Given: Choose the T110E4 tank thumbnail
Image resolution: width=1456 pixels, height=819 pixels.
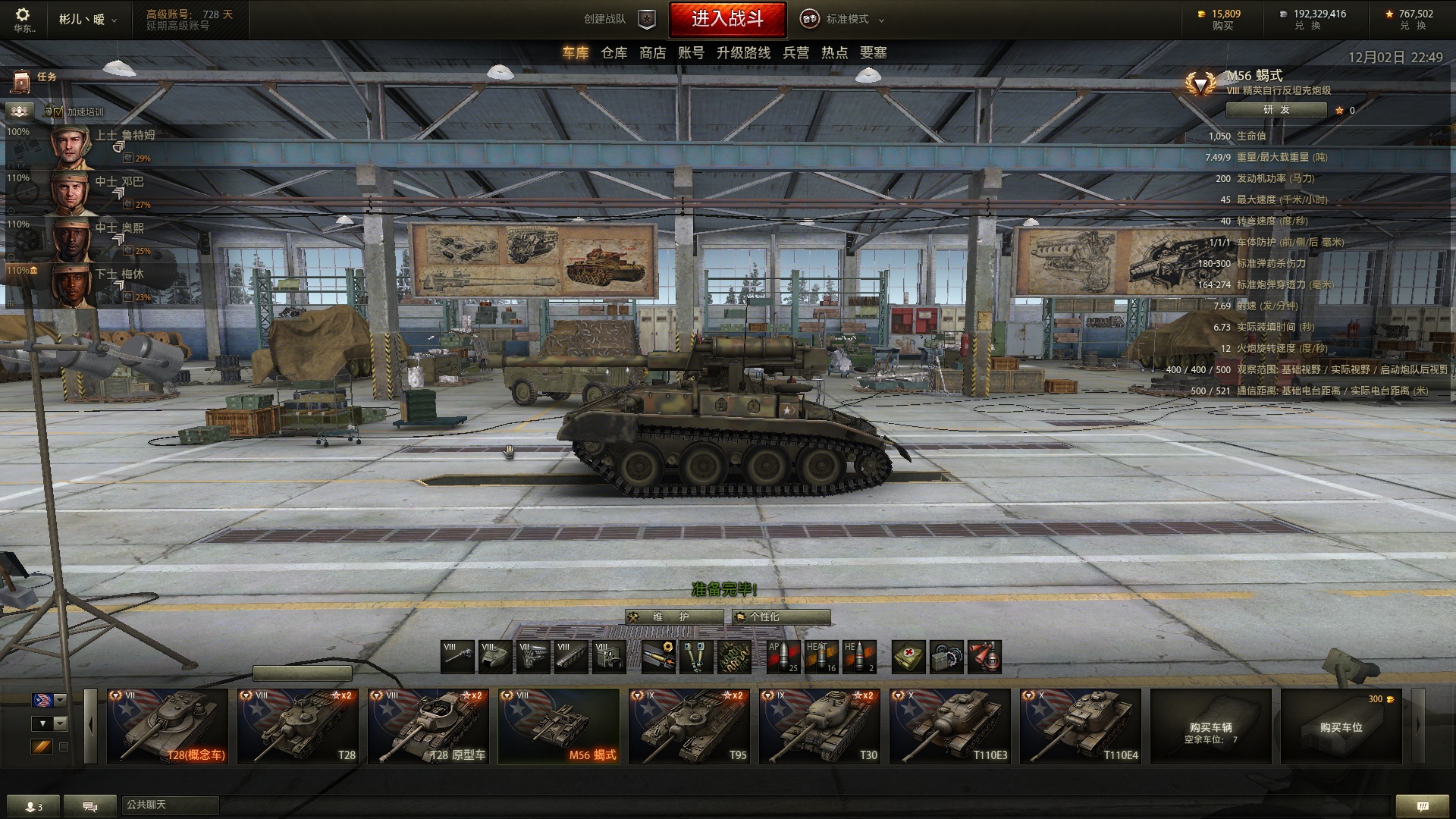Looking at the screenshot, I should (x=1080, y=726).
